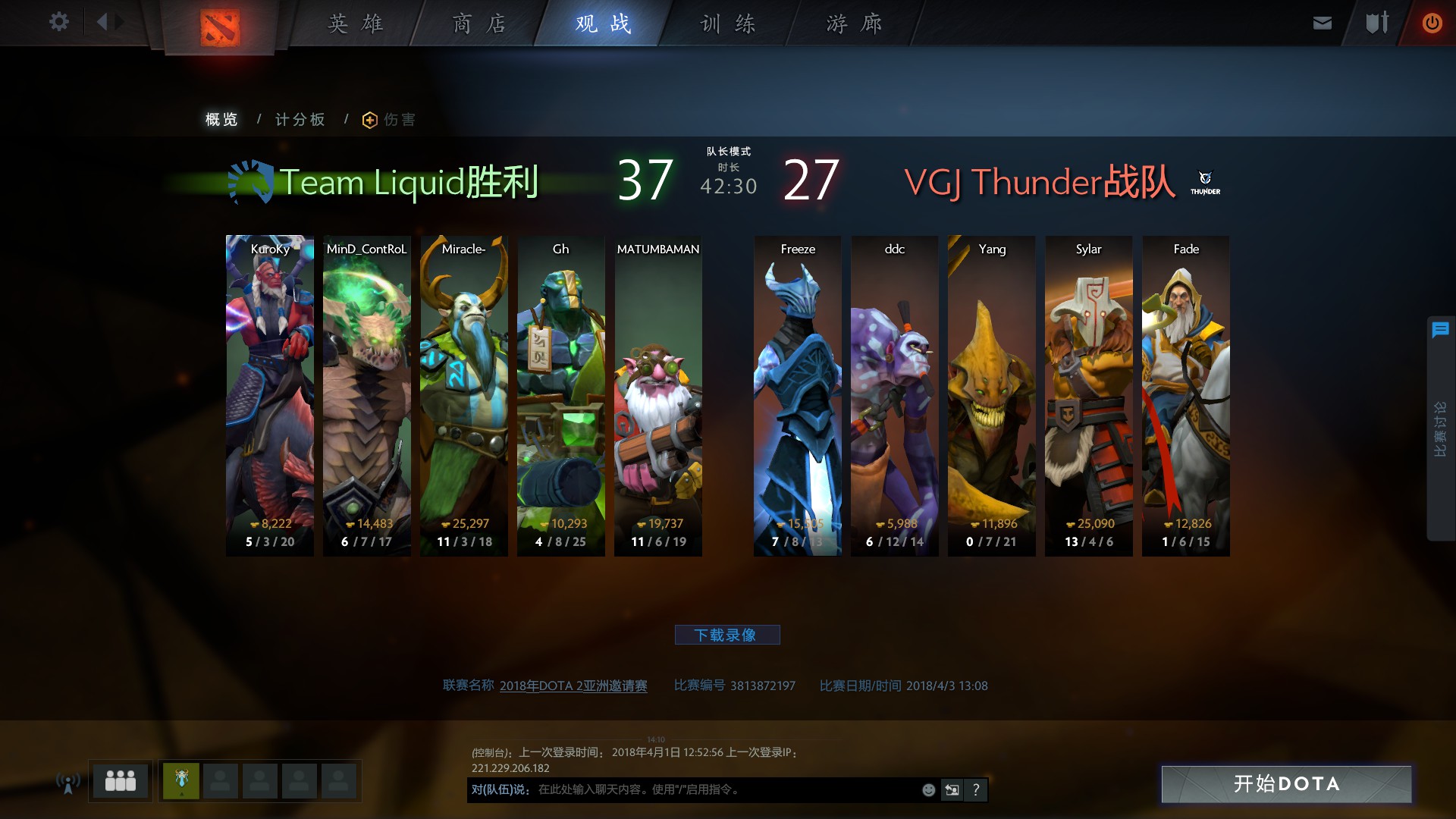Image resolution: width=1456 pixels, height=819 pixels.
Task: Click the 下载录像 download replay button
Action: click(x=727, y=635)
